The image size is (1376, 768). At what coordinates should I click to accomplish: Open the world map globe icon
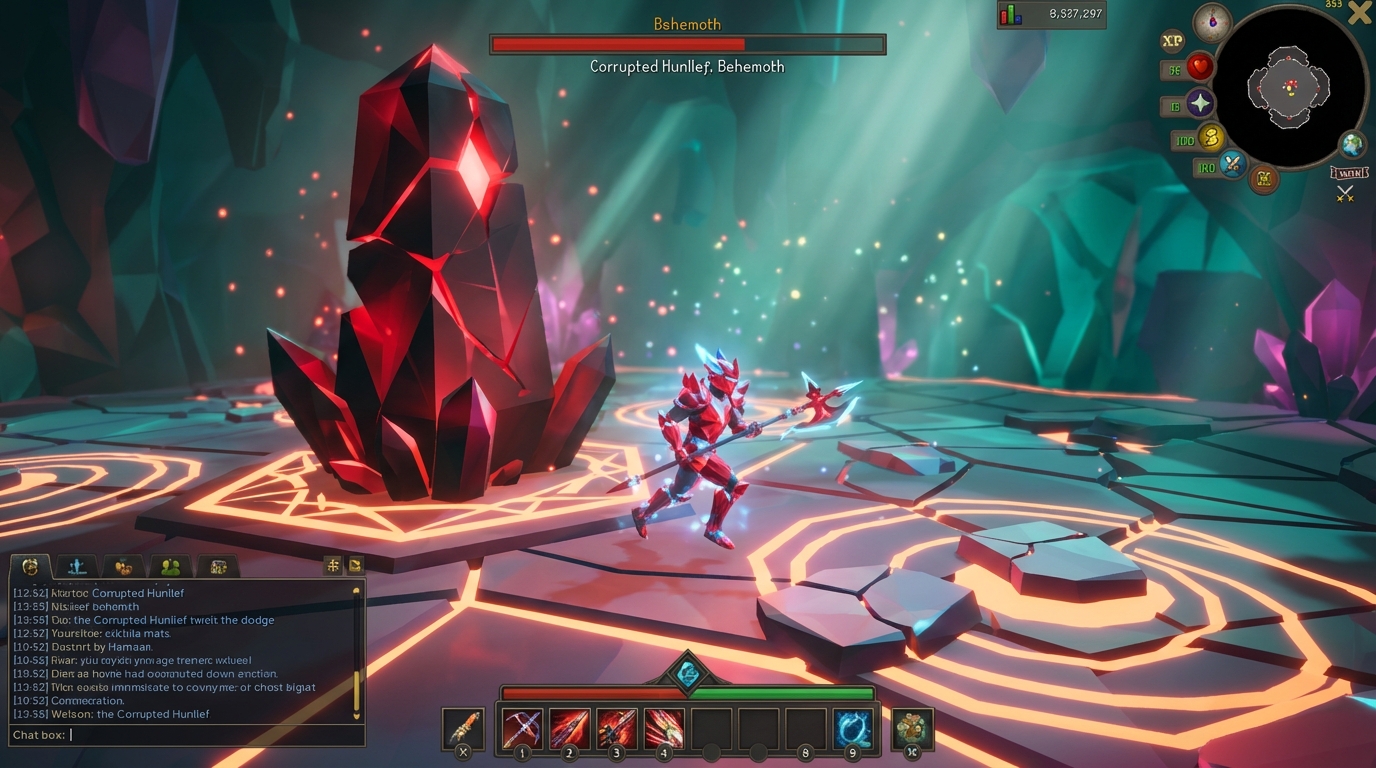pyautogui.click(x=1350, y=146)
